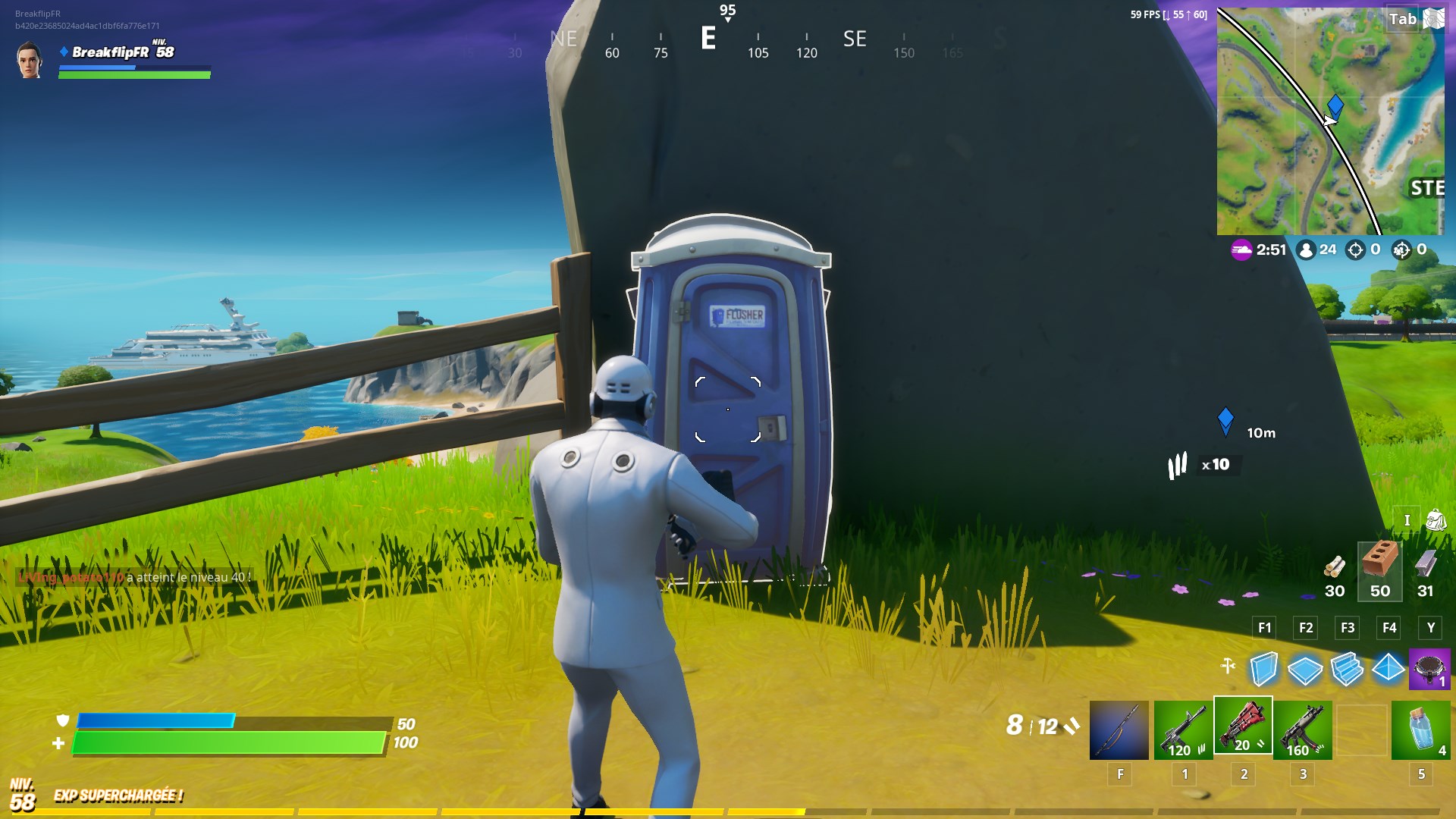
Task: Click the players remaining icon beside 24
Action: [1306, 249]
